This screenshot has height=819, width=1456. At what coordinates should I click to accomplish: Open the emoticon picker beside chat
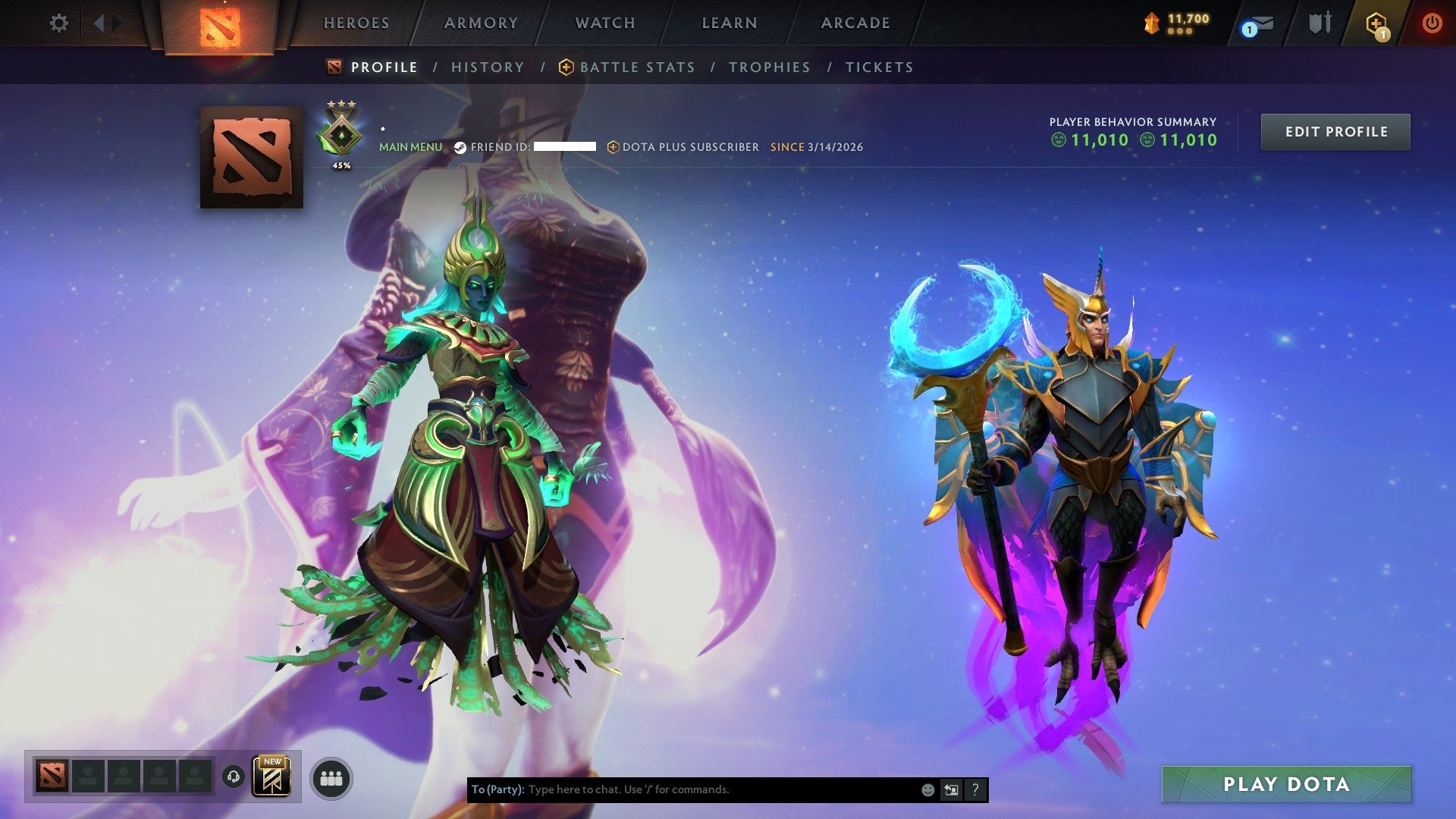927,789
